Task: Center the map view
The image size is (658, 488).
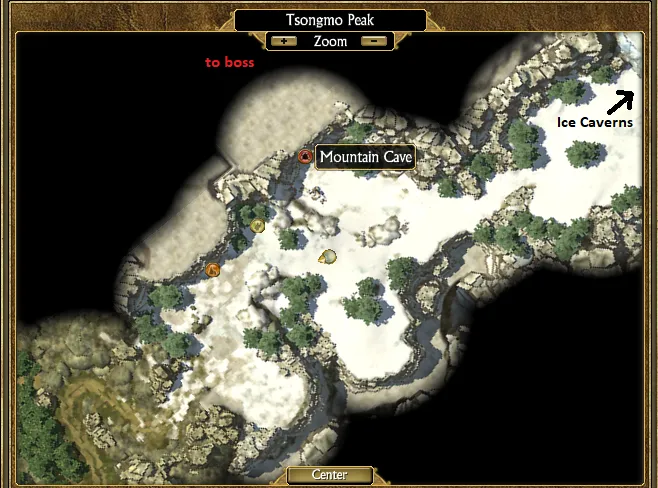Action: 329,475
